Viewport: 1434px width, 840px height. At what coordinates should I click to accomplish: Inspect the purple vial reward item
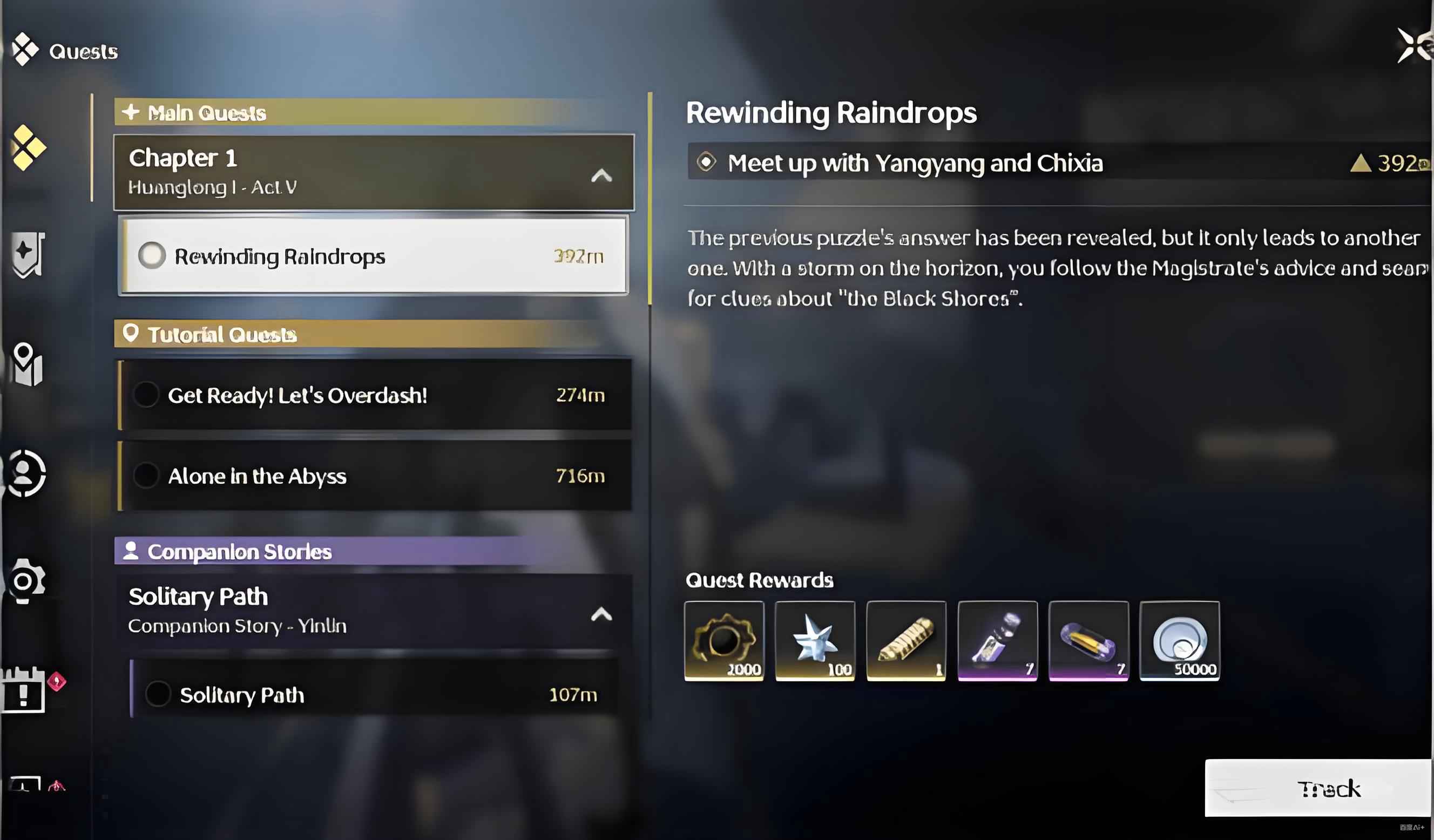coord(998,641)
